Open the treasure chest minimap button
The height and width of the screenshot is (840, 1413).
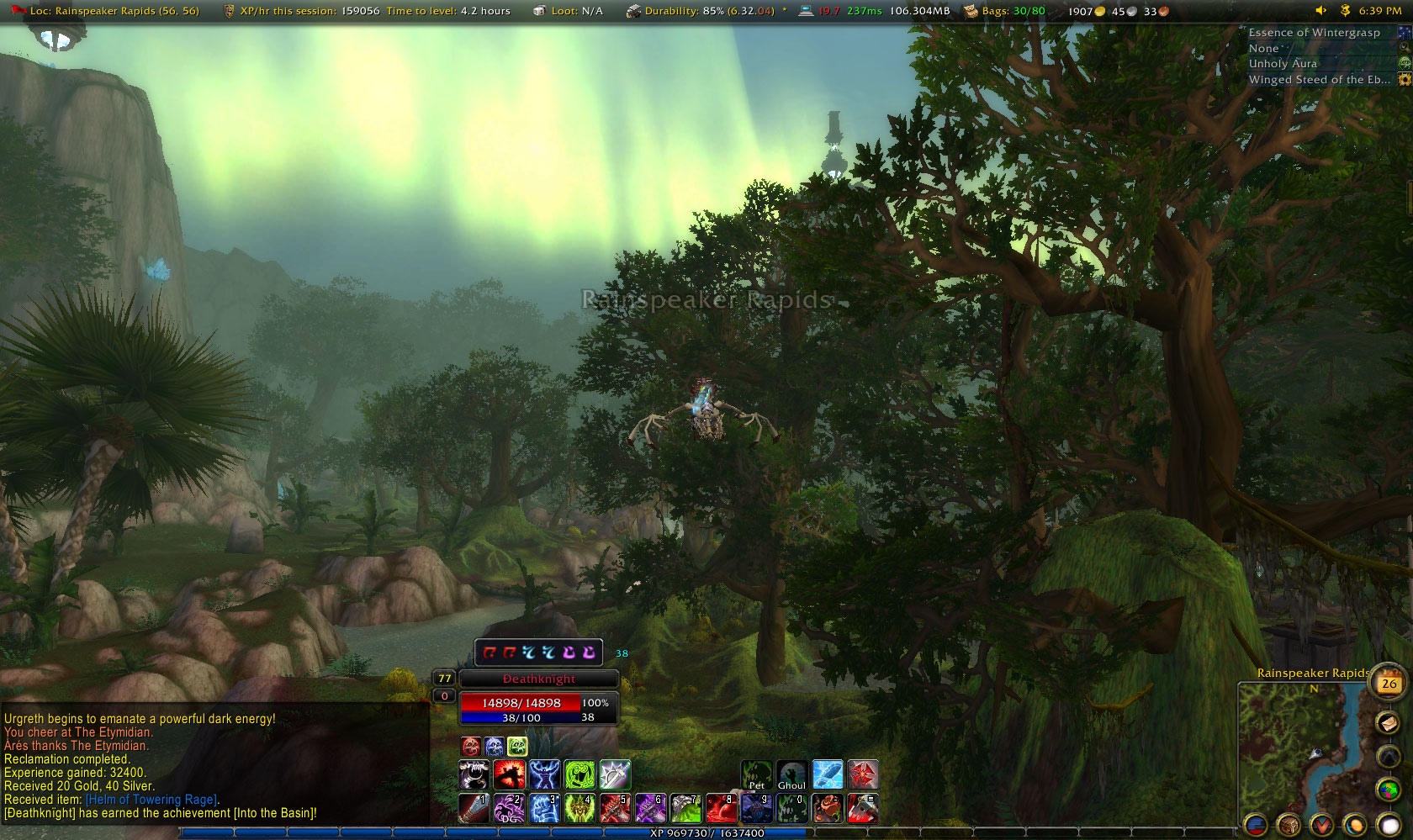[1289, 826]
